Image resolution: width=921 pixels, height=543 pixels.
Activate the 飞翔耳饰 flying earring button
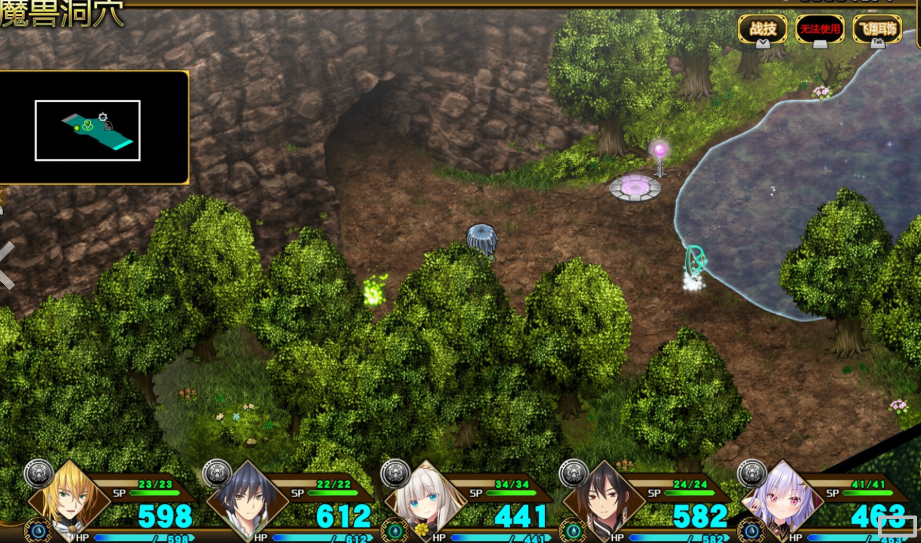point(876,29)
